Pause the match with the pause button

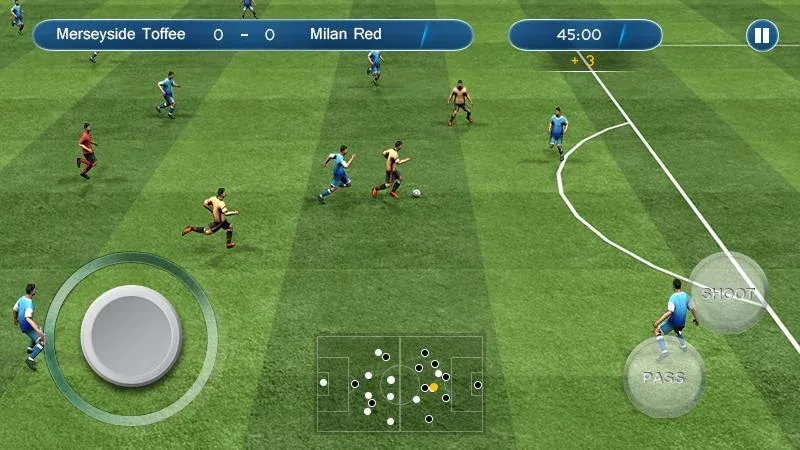(762, 36)
